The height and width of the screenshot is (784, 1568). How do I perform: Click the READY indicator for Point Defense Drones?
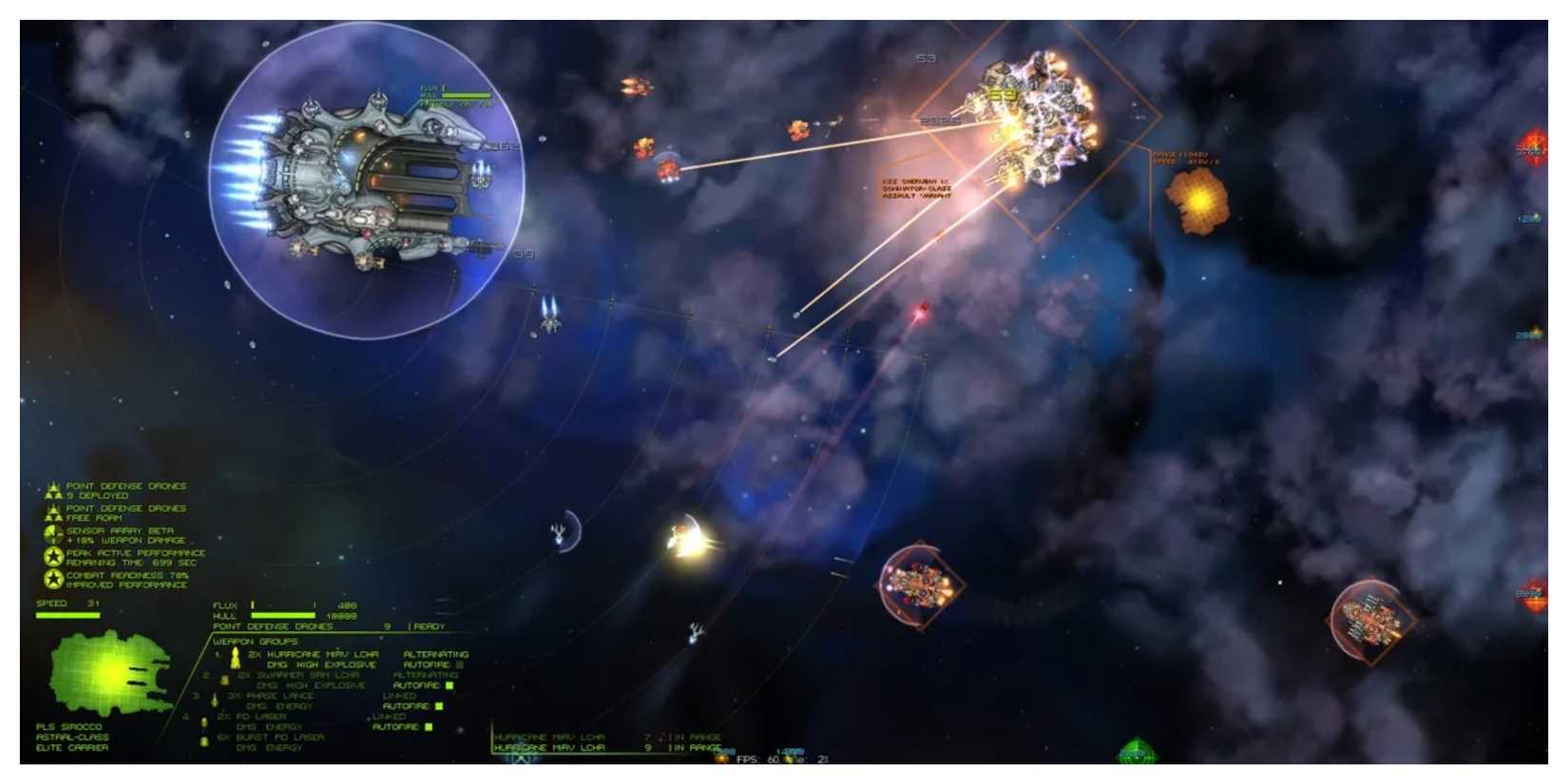click(x=430, y=627)
